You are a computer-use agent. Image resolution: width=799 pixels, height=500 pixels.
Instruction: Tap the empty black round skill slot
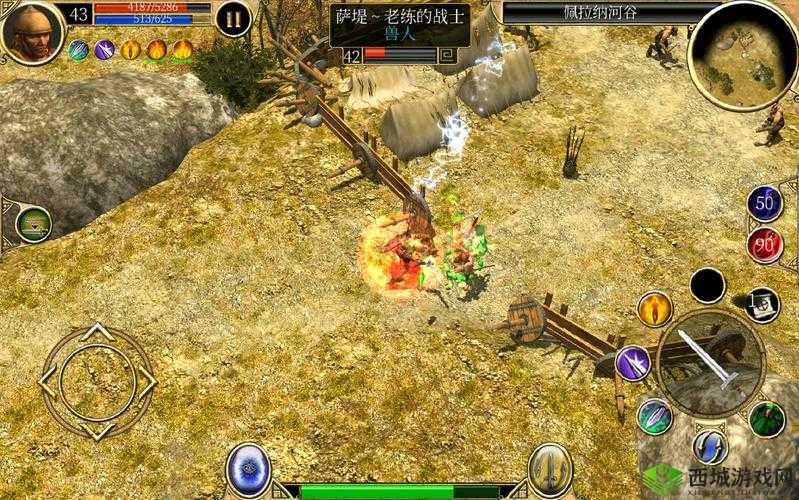pyautogui.click(x=708, y=286)
